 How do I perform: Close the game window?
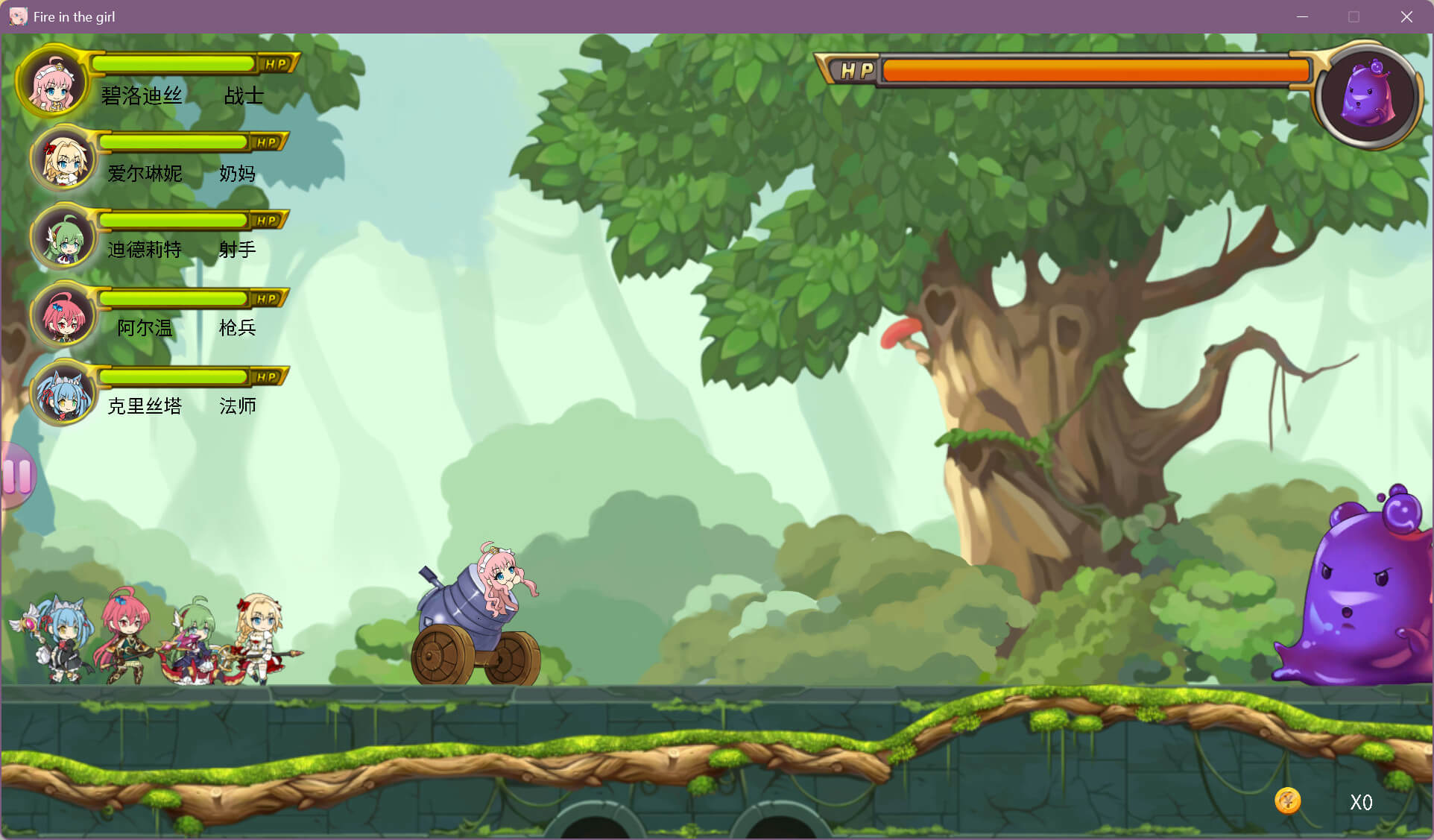1406,16
